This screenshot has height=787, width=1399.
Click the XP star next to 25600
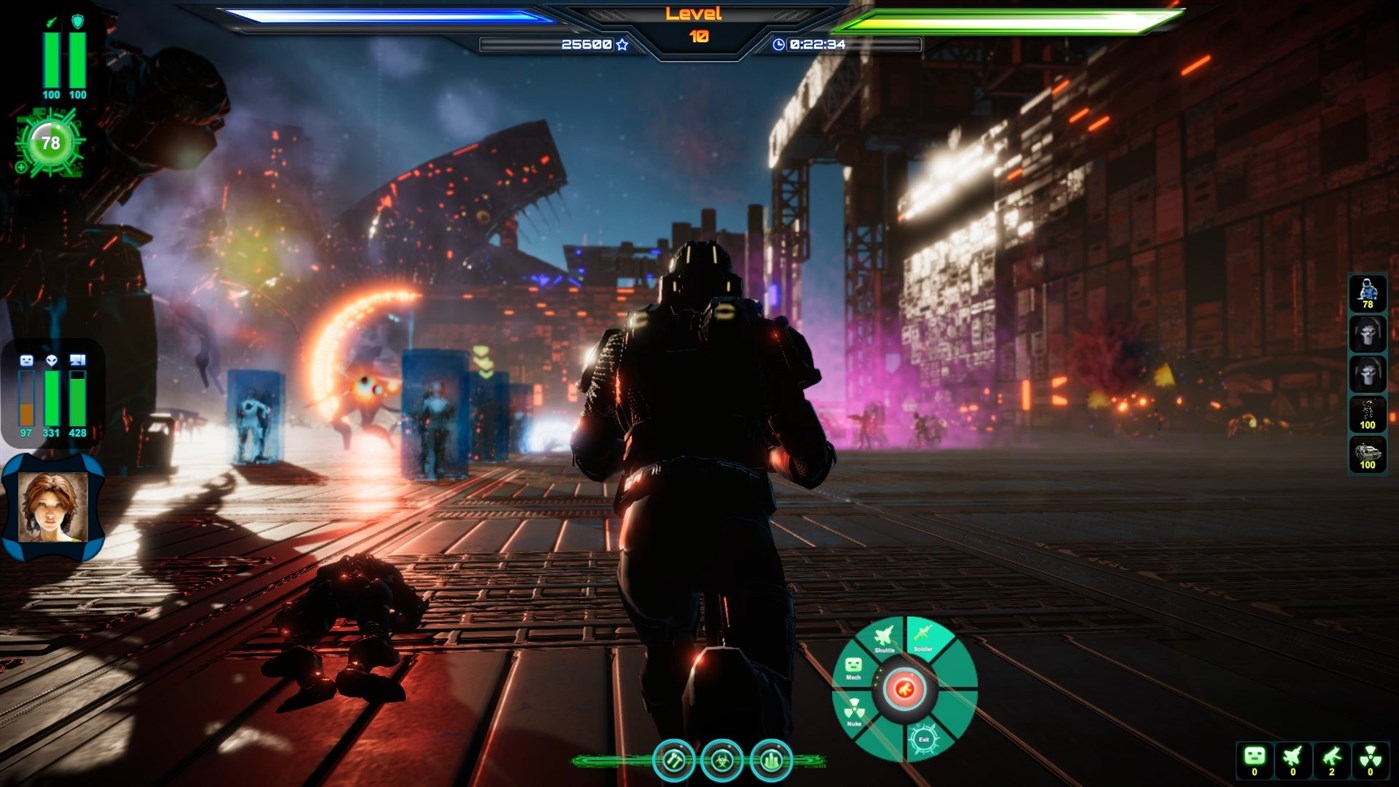620,44
